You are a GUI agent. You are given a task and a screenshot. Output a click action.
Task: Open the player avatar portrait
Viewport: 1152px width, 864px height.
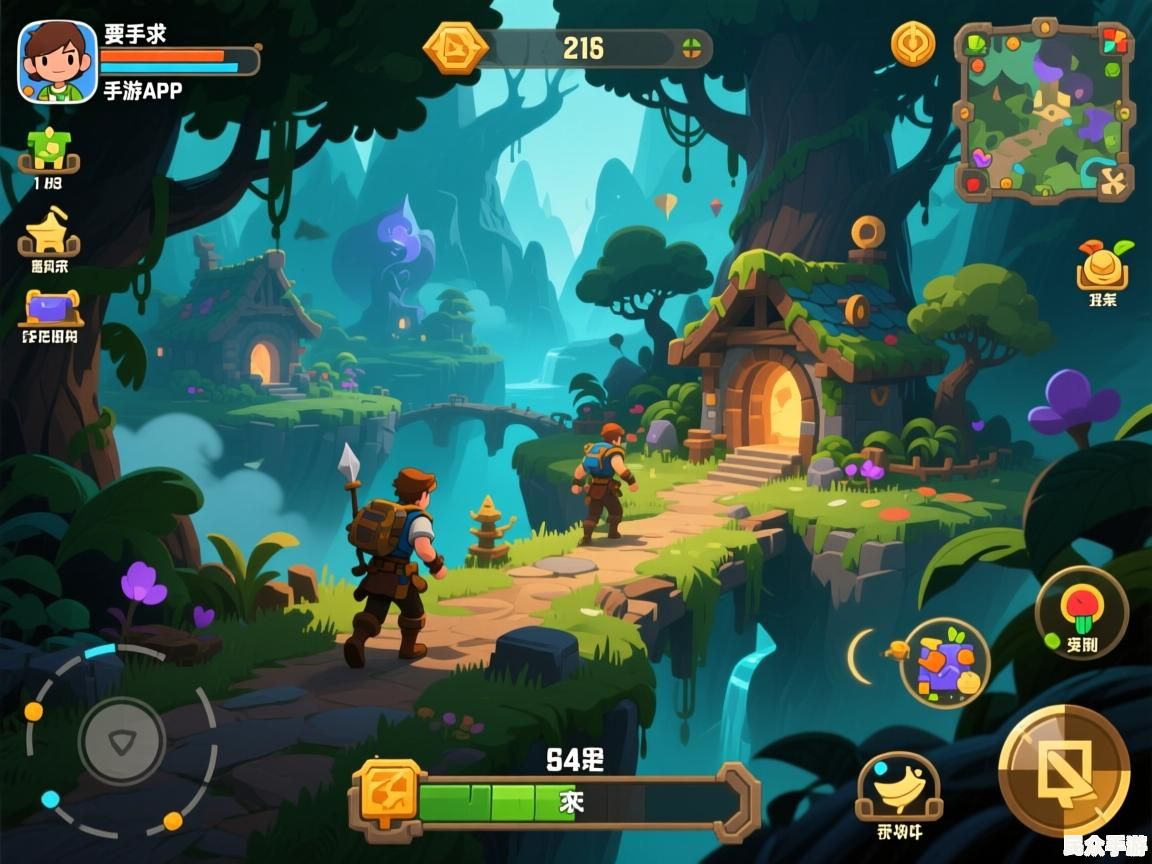pyautogui.click(x=58, y=62)
